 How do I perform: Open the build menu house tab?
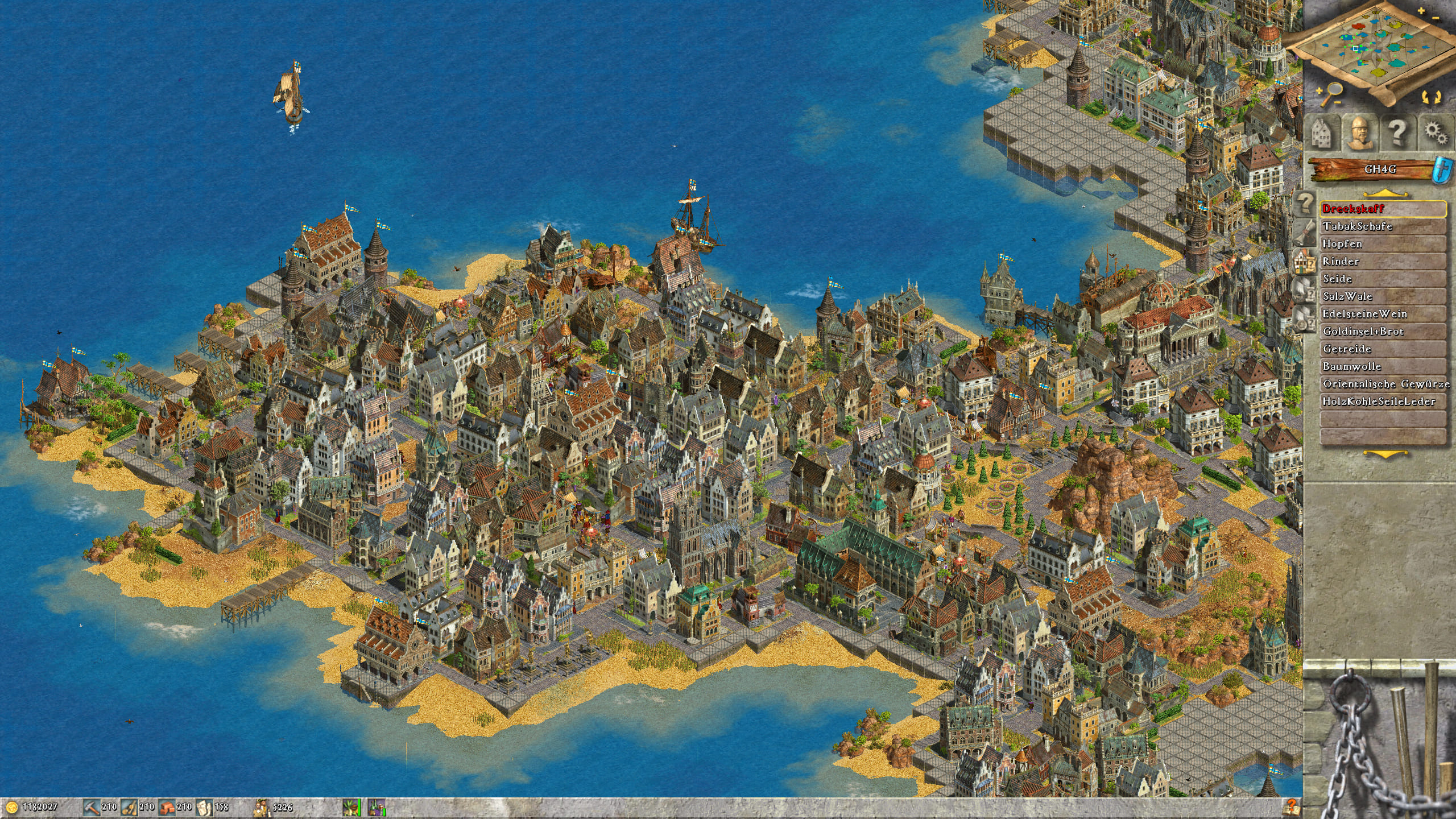tap(1322, 134)
